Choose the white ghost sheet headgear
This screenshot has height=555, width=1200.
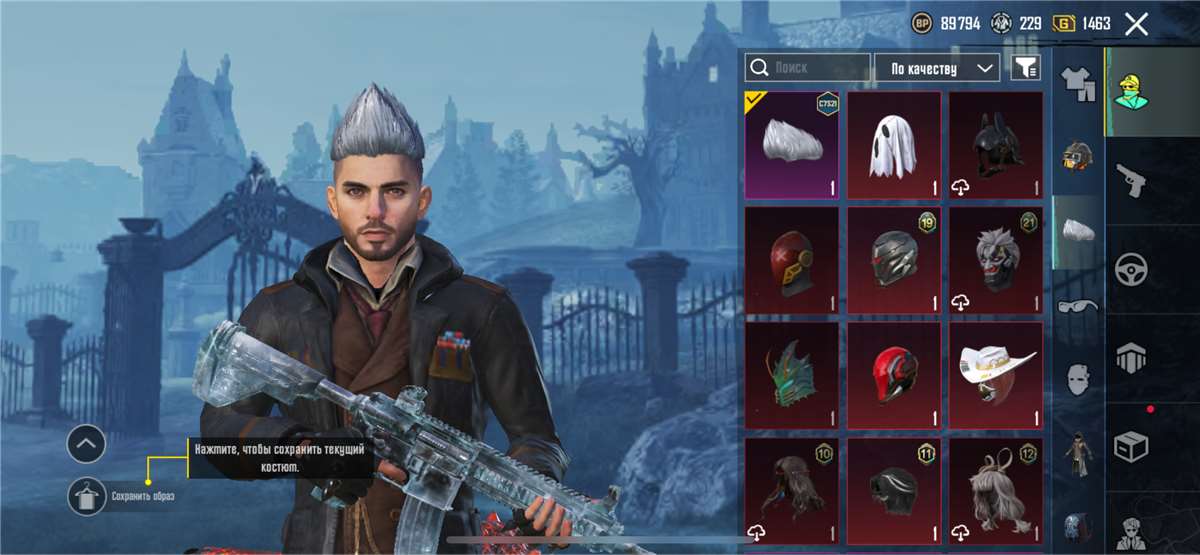point(894,146)
